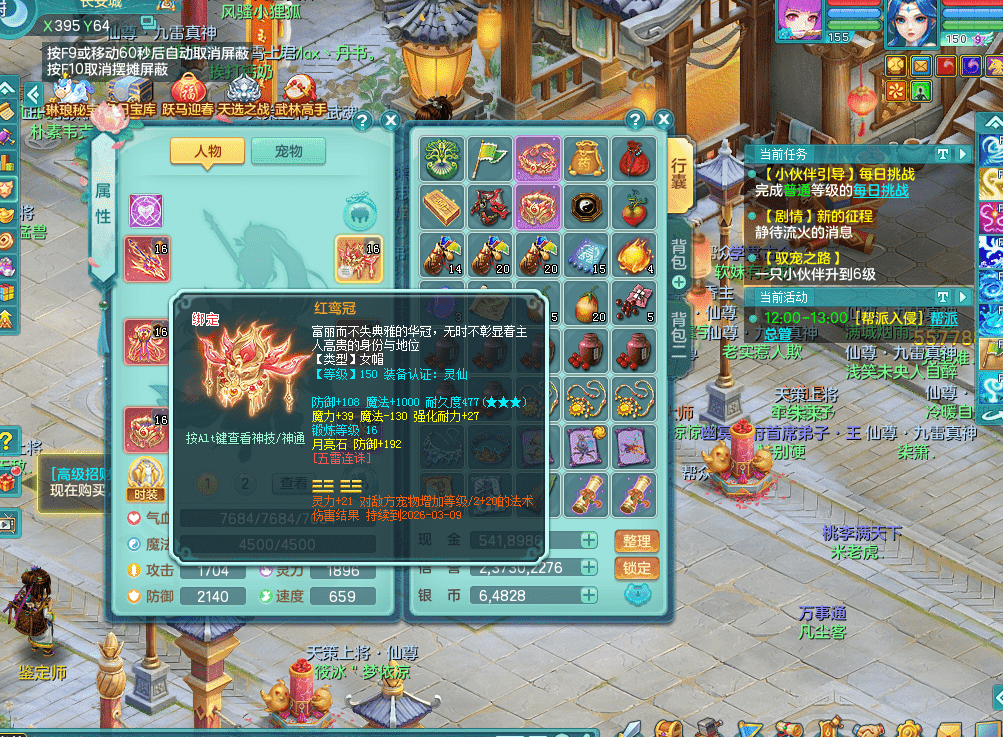Image resolution: width=1003 pixels, height=737 pixels.
Task: Click the 锁定 lock button
Action: (x=637, y=568)
